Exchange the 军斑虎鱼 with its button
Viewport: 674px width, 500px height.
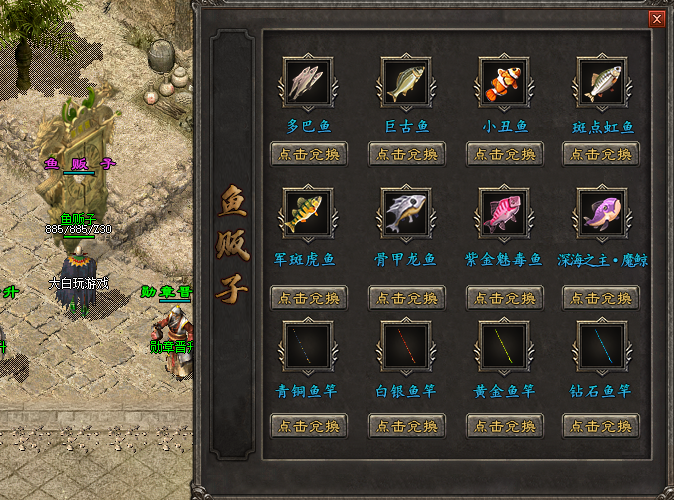click(x=309, y=297)
